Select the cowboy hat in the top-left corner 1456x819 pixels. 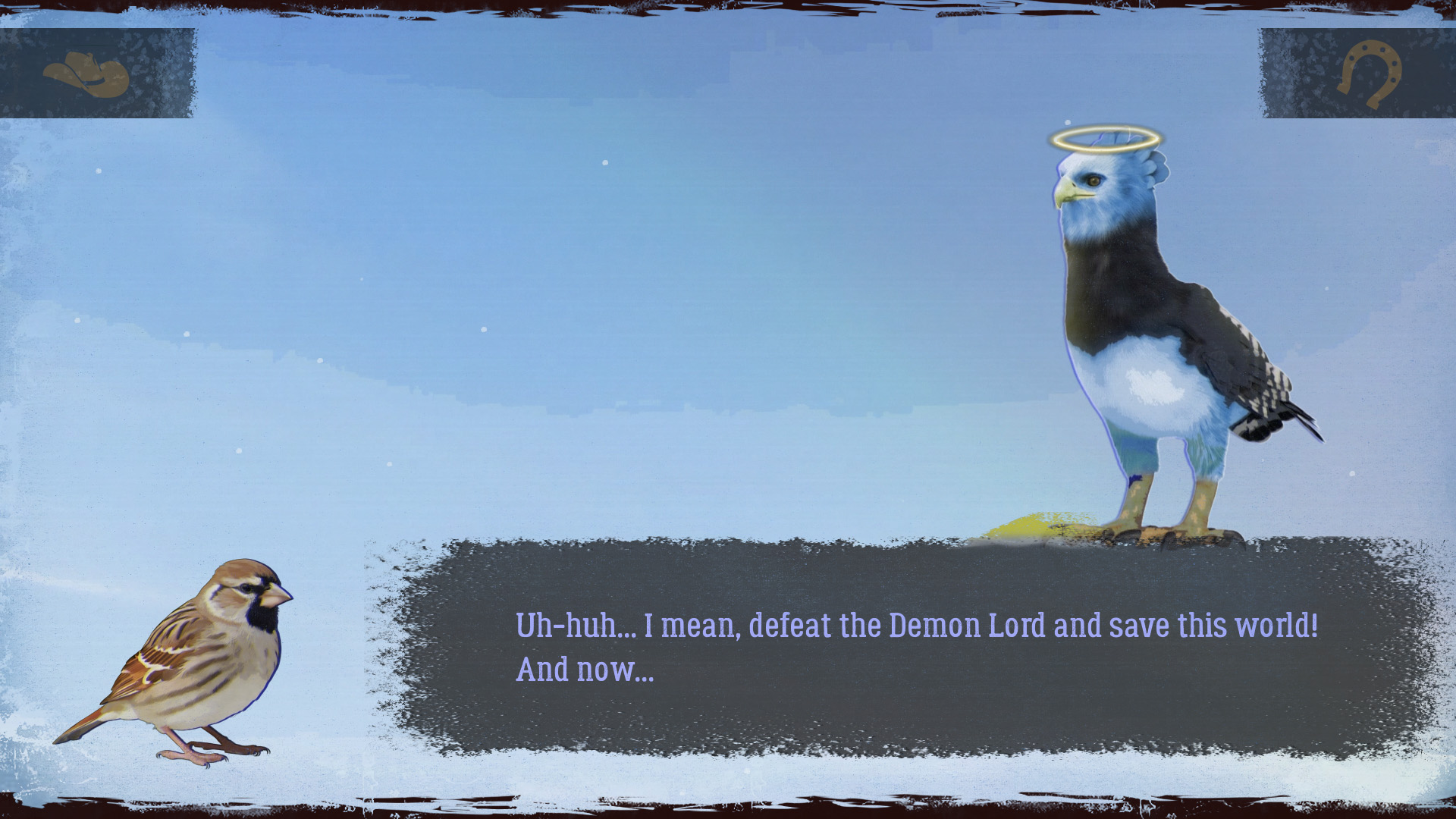(86, 74)
